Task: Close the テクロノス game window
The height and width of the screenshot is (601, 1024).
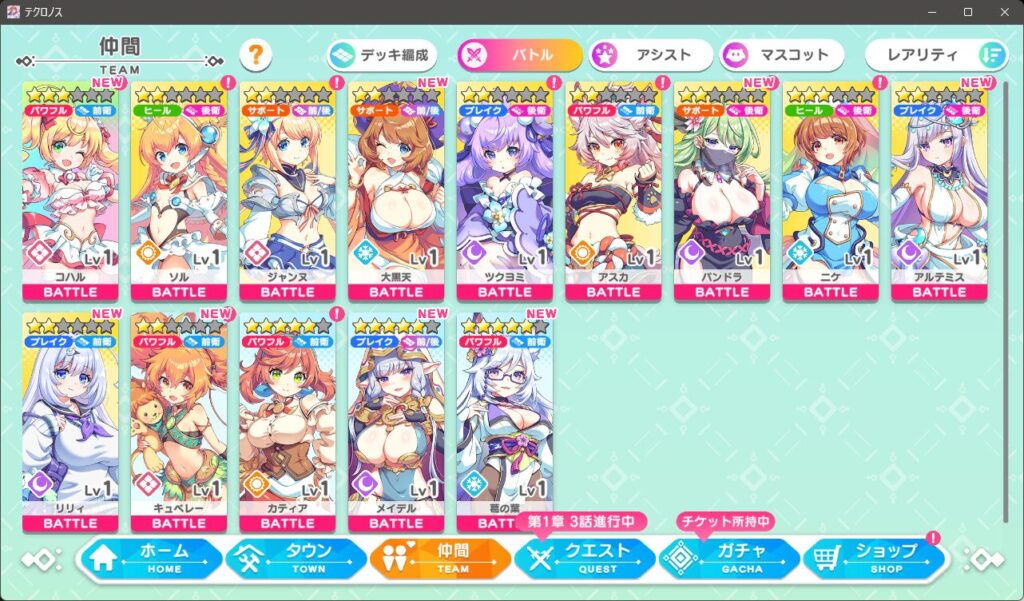Action: coord(1001,12)
